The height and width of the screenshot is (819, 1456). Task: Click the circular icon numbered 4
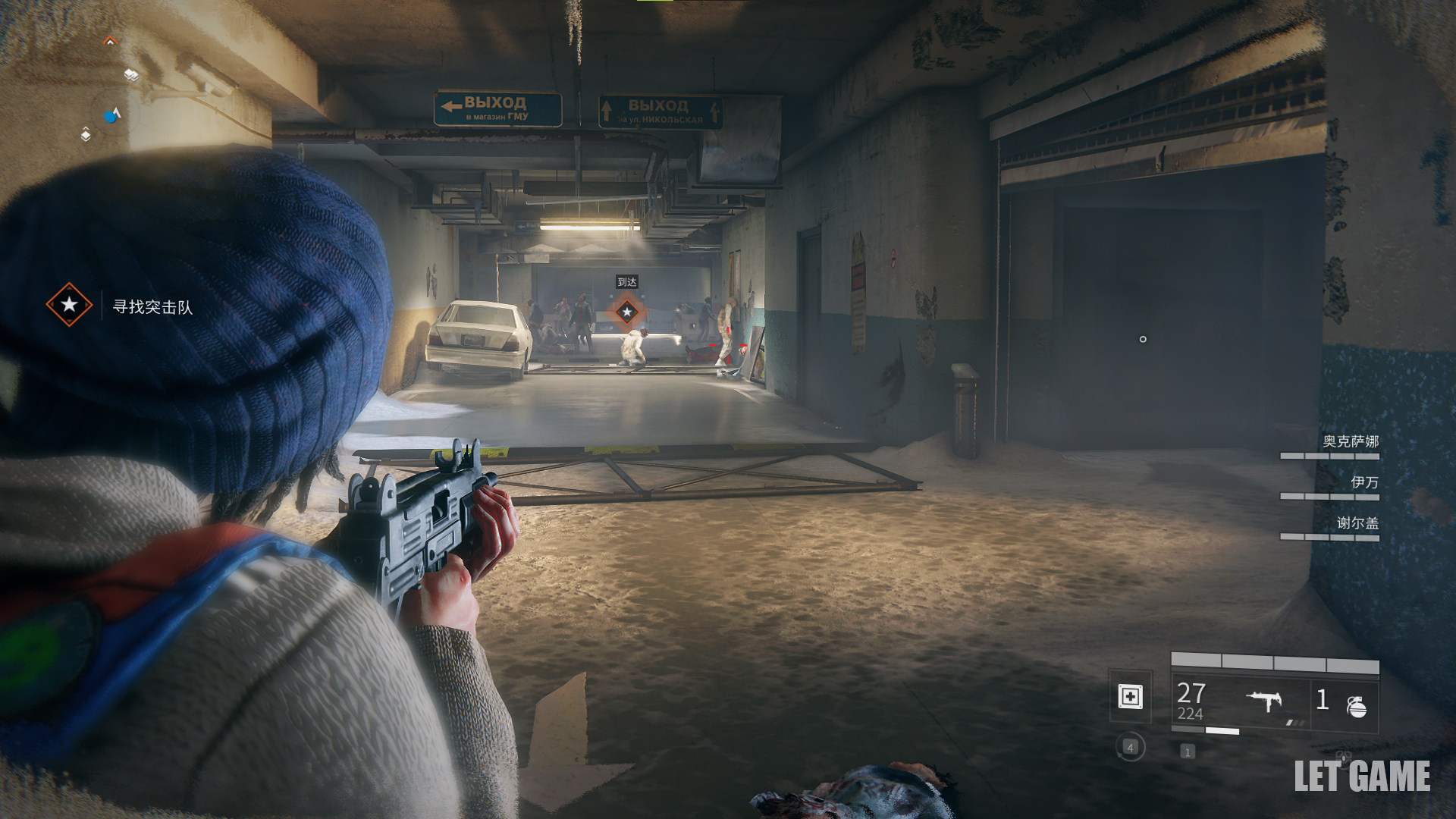point(1130,748)
